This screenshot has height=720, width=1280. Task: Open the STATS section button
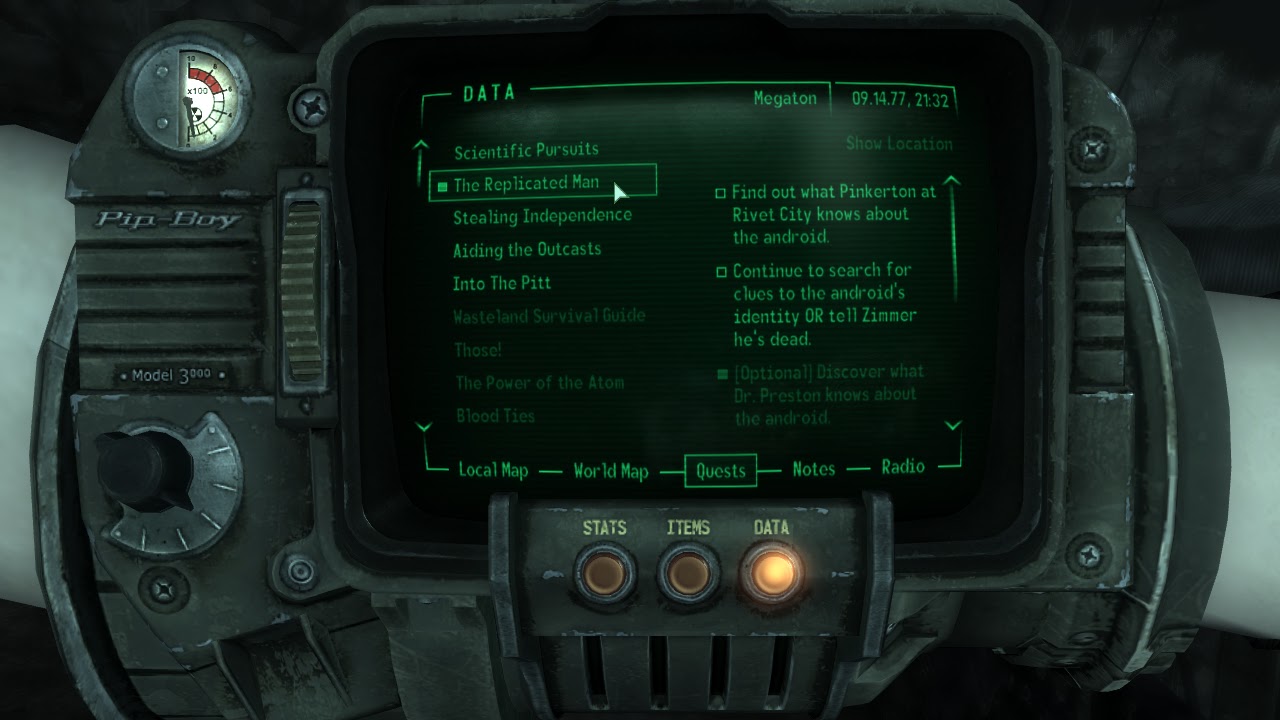(605, 575)
